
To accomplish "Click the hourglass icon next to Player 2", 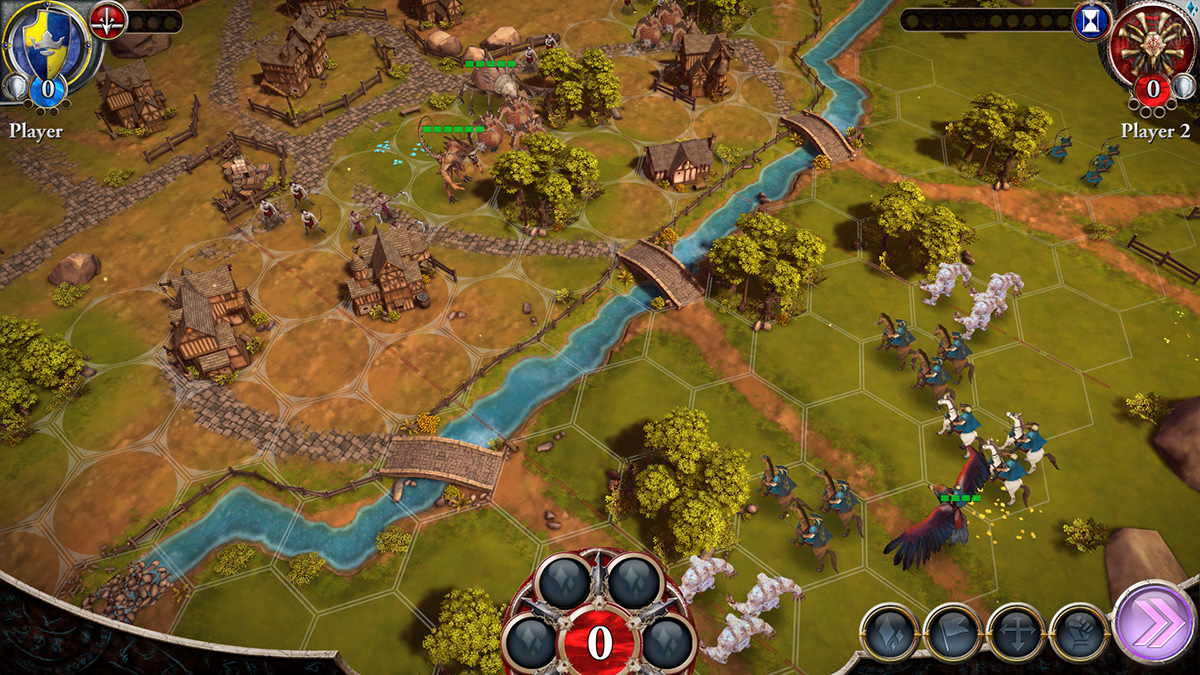I will tap(1092, 21).
